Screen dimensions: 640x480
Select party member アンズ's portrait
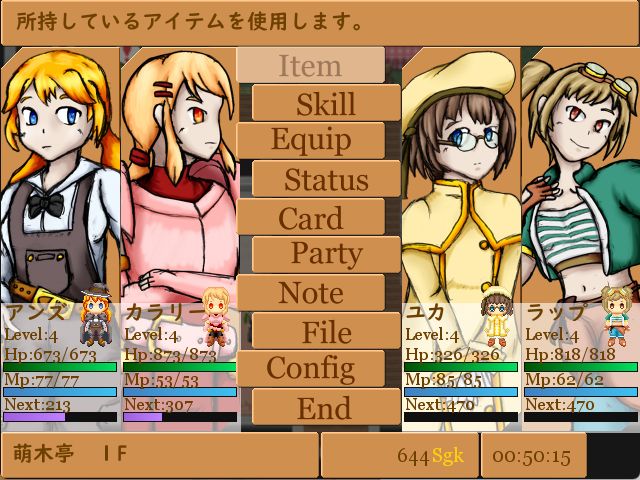click(60, 170)
